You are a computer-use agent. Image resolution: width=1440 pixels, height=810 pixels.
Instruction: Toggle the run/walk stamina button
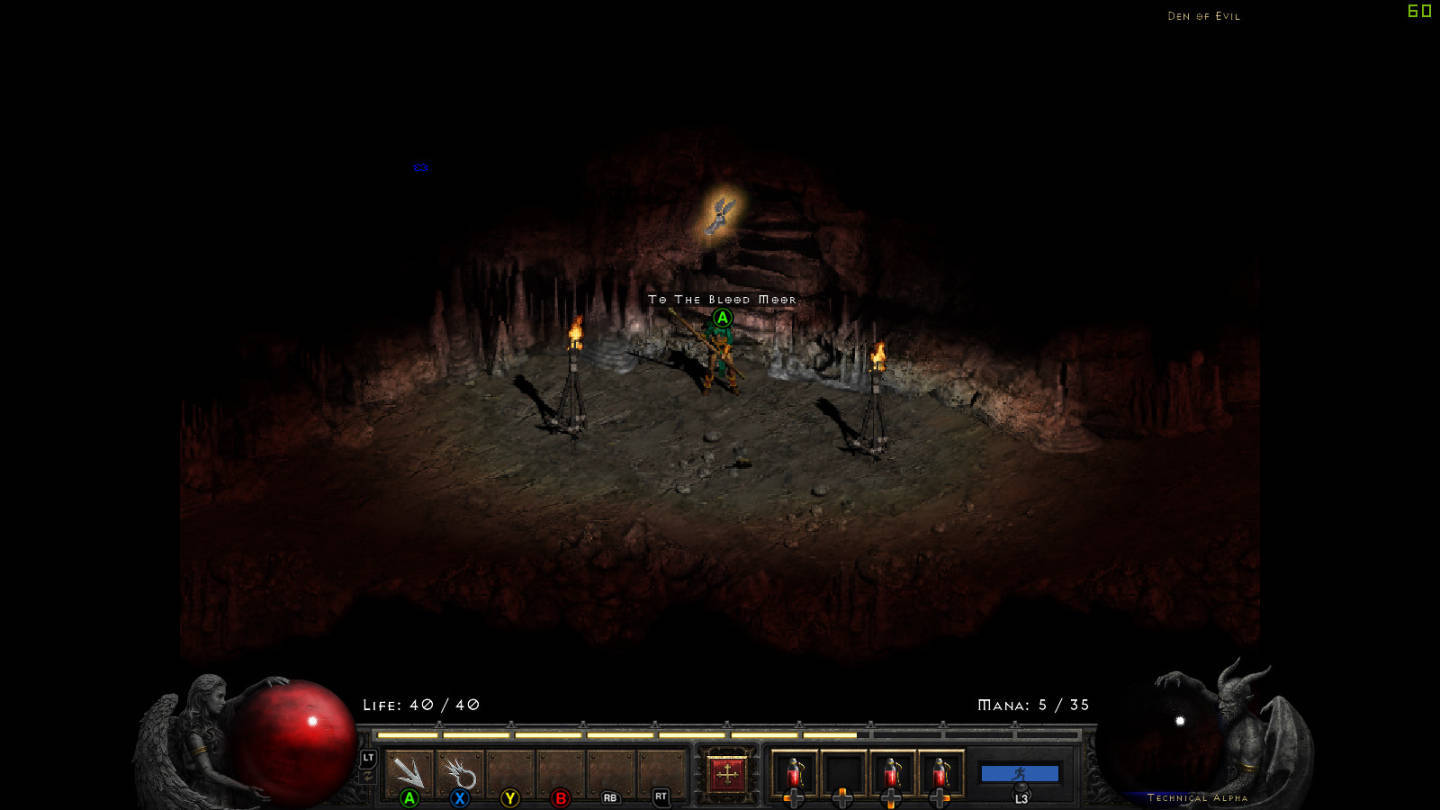(x=1020, y=773)
